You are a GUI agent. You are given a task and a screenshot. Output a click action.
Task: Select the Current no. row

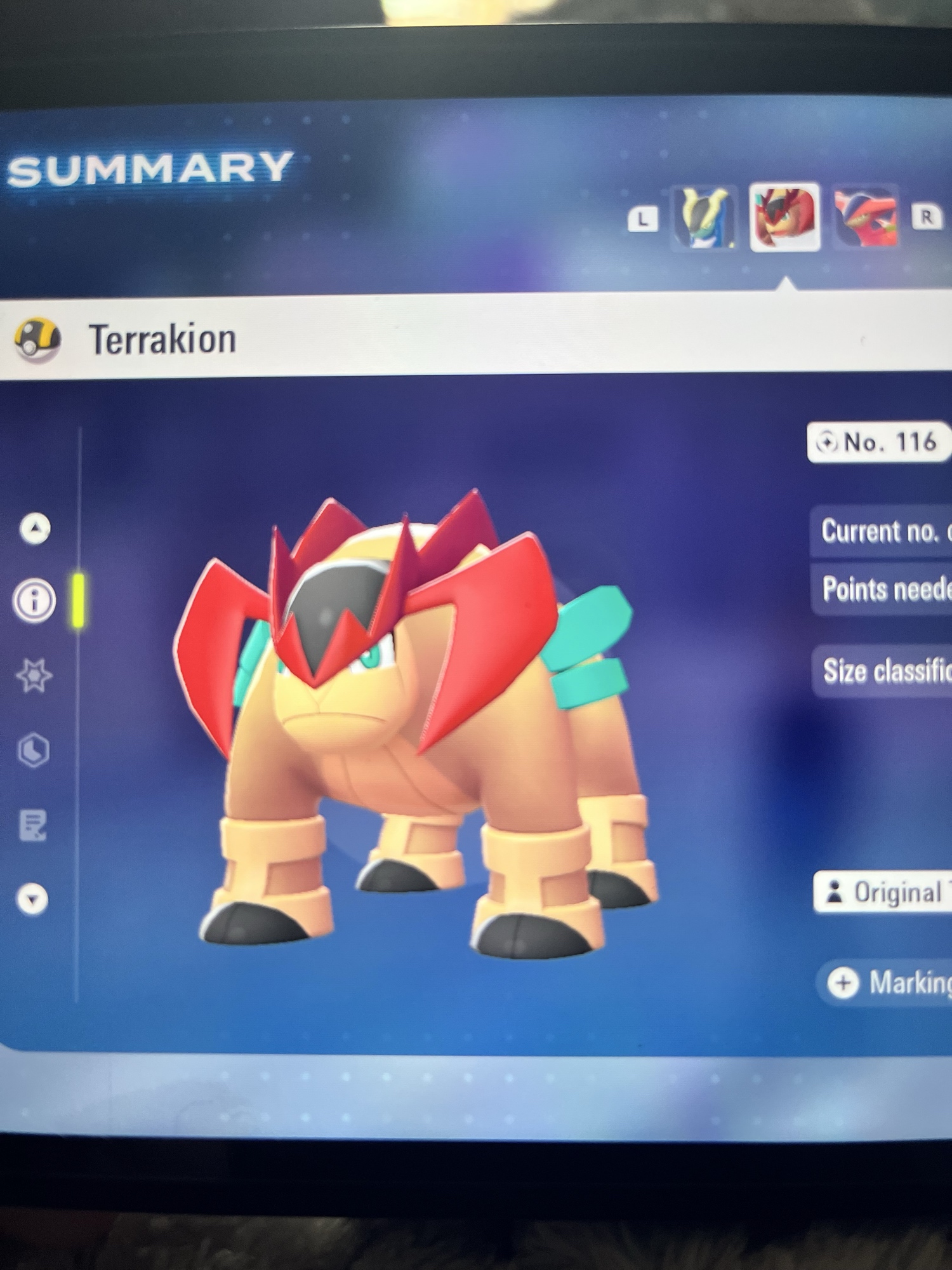[883, 531]
